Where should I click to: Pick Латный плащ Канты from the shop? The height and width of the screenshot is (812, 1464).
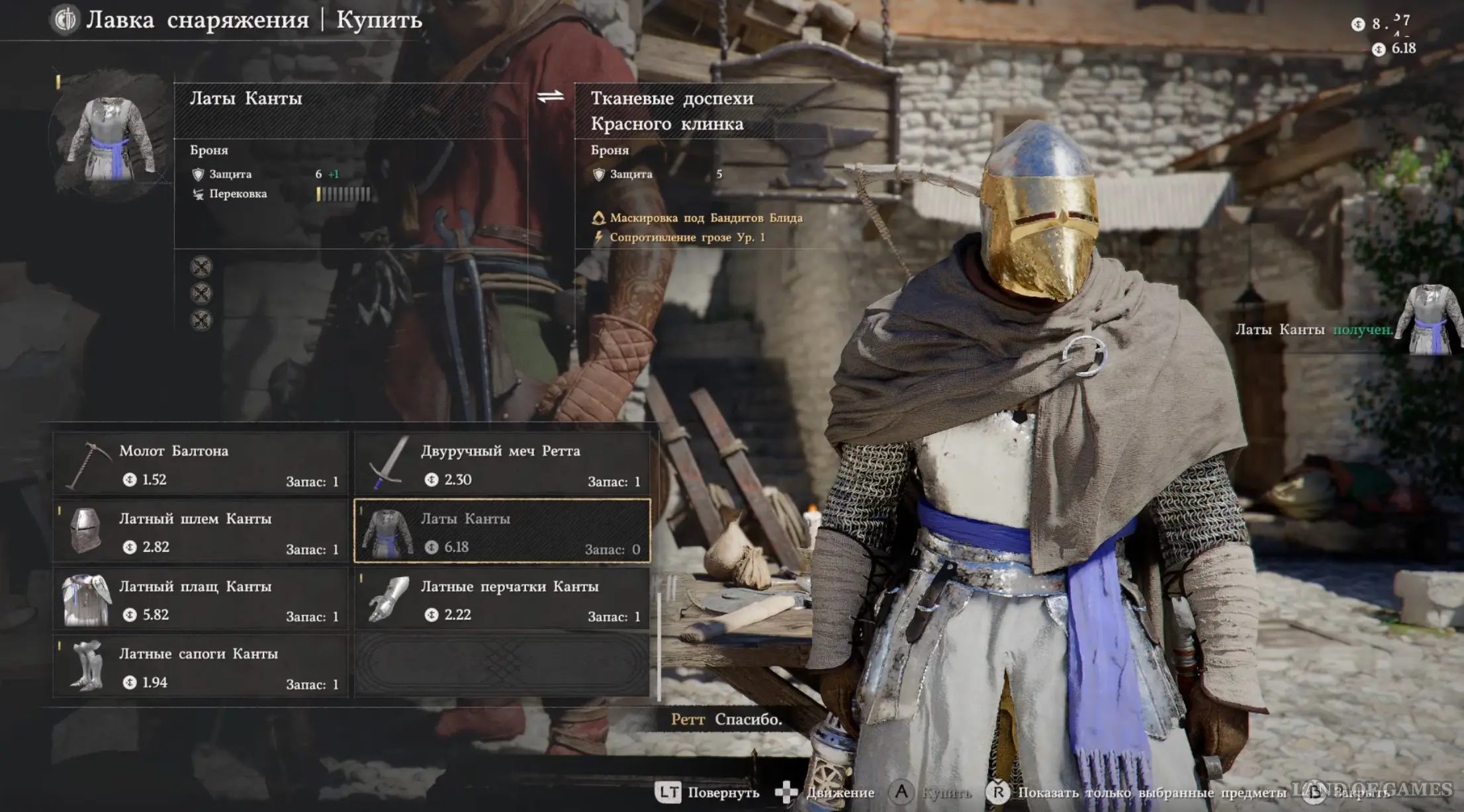(200, 599)
